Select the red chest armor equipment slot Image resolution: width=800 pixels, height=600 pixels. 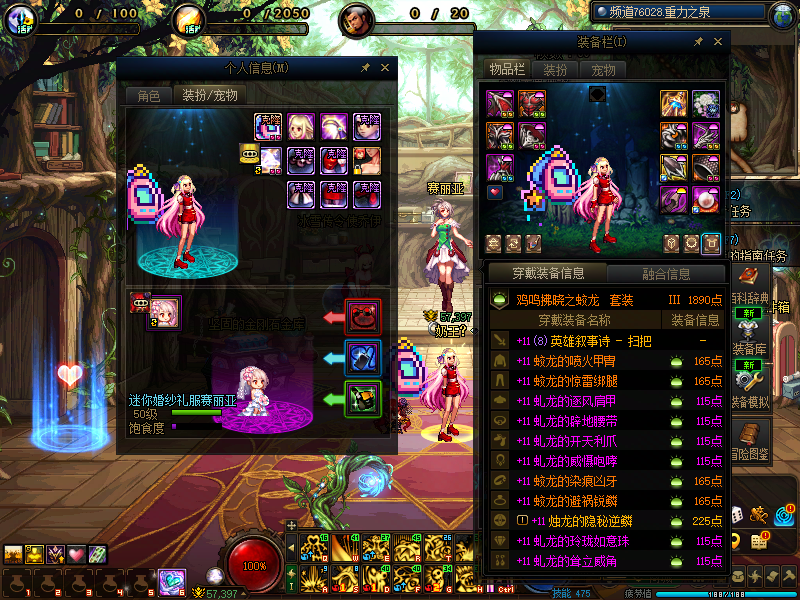[529, 104]
